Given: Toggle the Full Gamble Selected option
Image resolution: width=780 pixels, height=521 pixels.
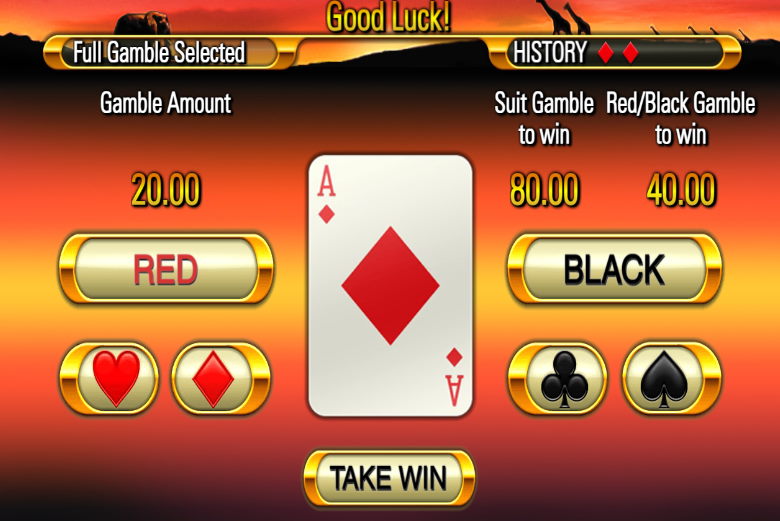Looking at the screenshot, I should 160,52.
